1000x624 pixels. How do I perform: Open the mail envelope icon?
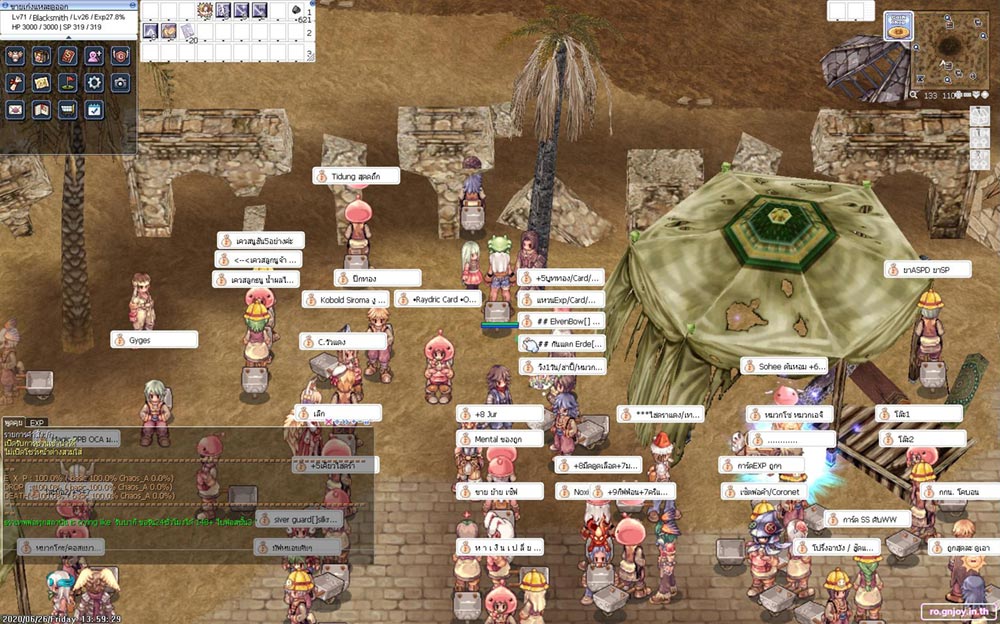pos(16,110)
